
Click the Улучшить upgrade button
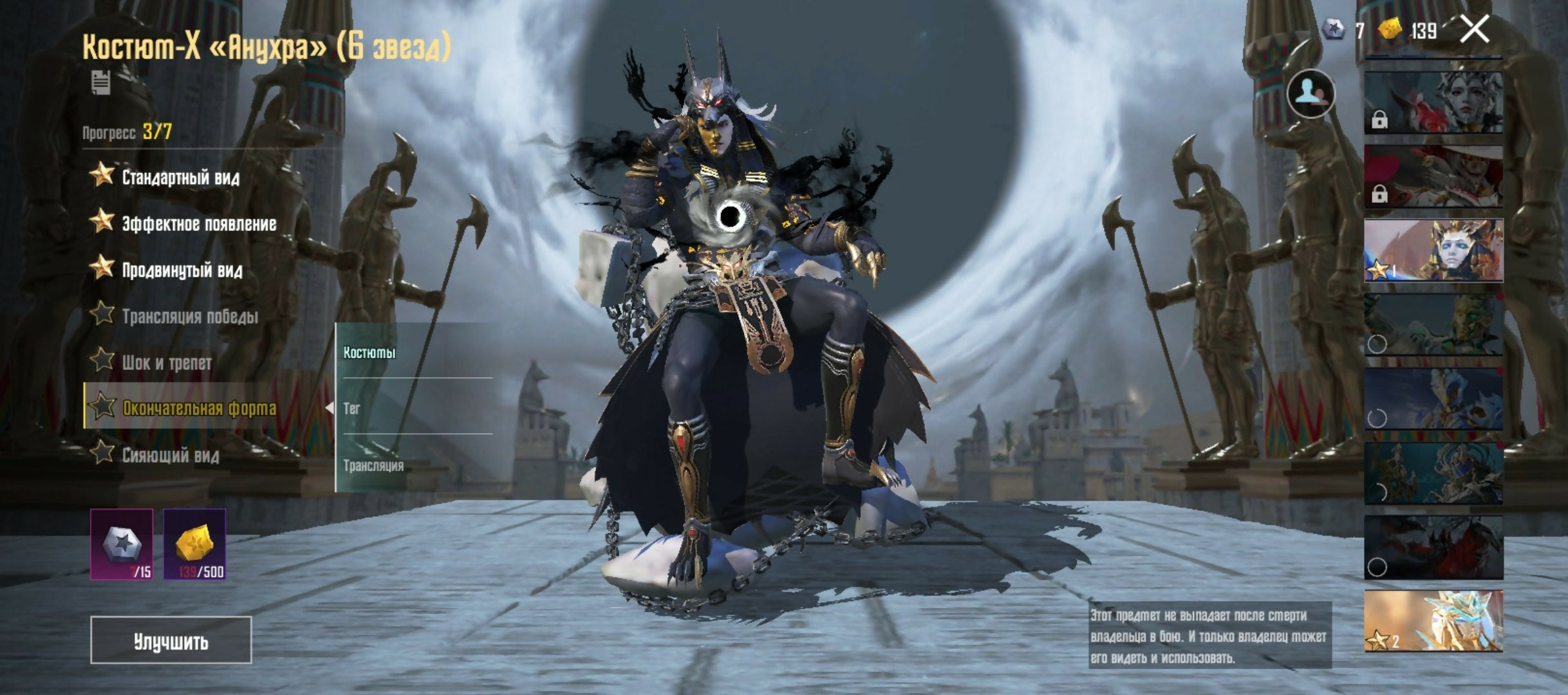pyautogui.click(x=171, y=640)
